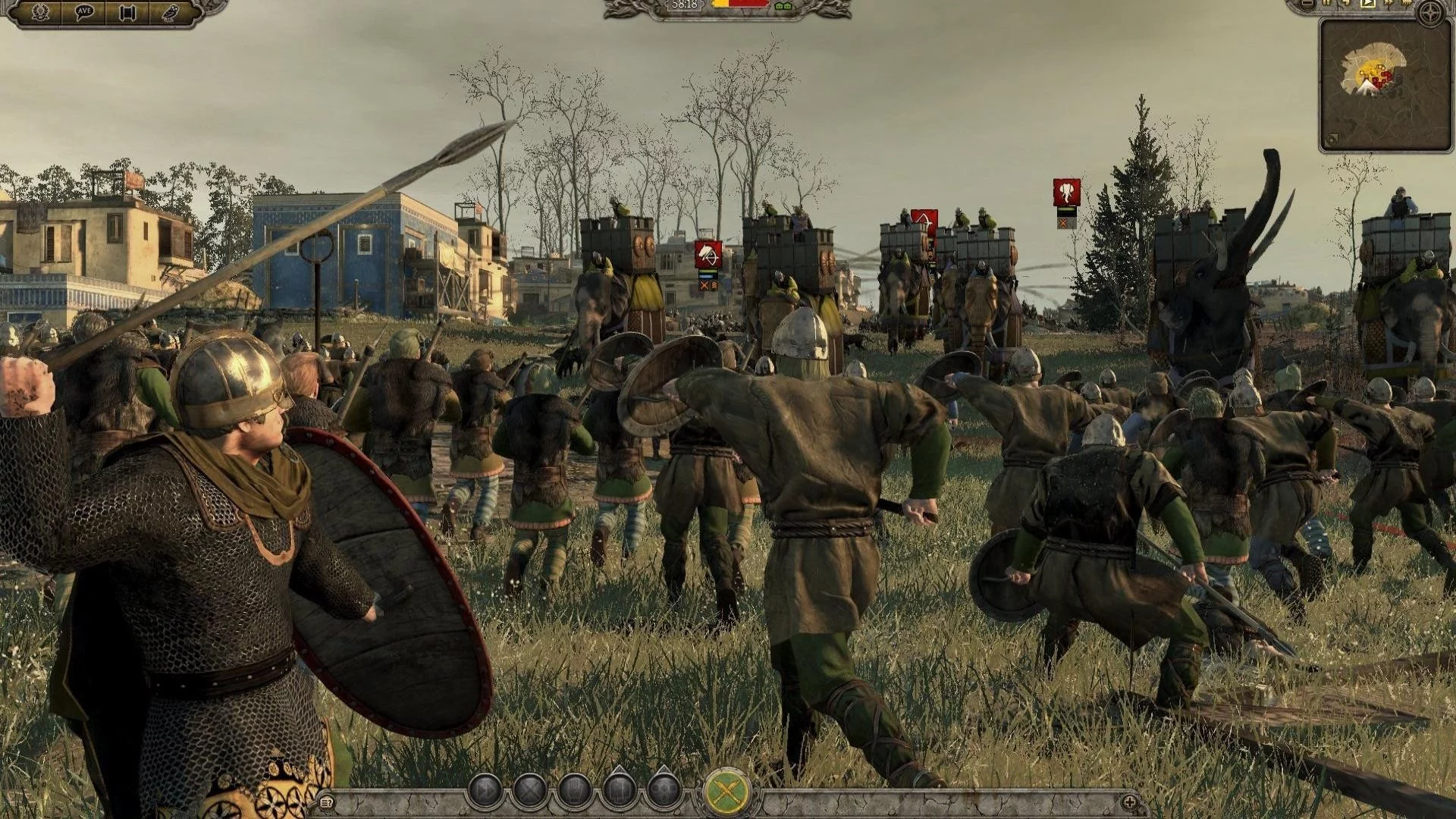
Task: Open the group formations button
Action: pos(664,791)
